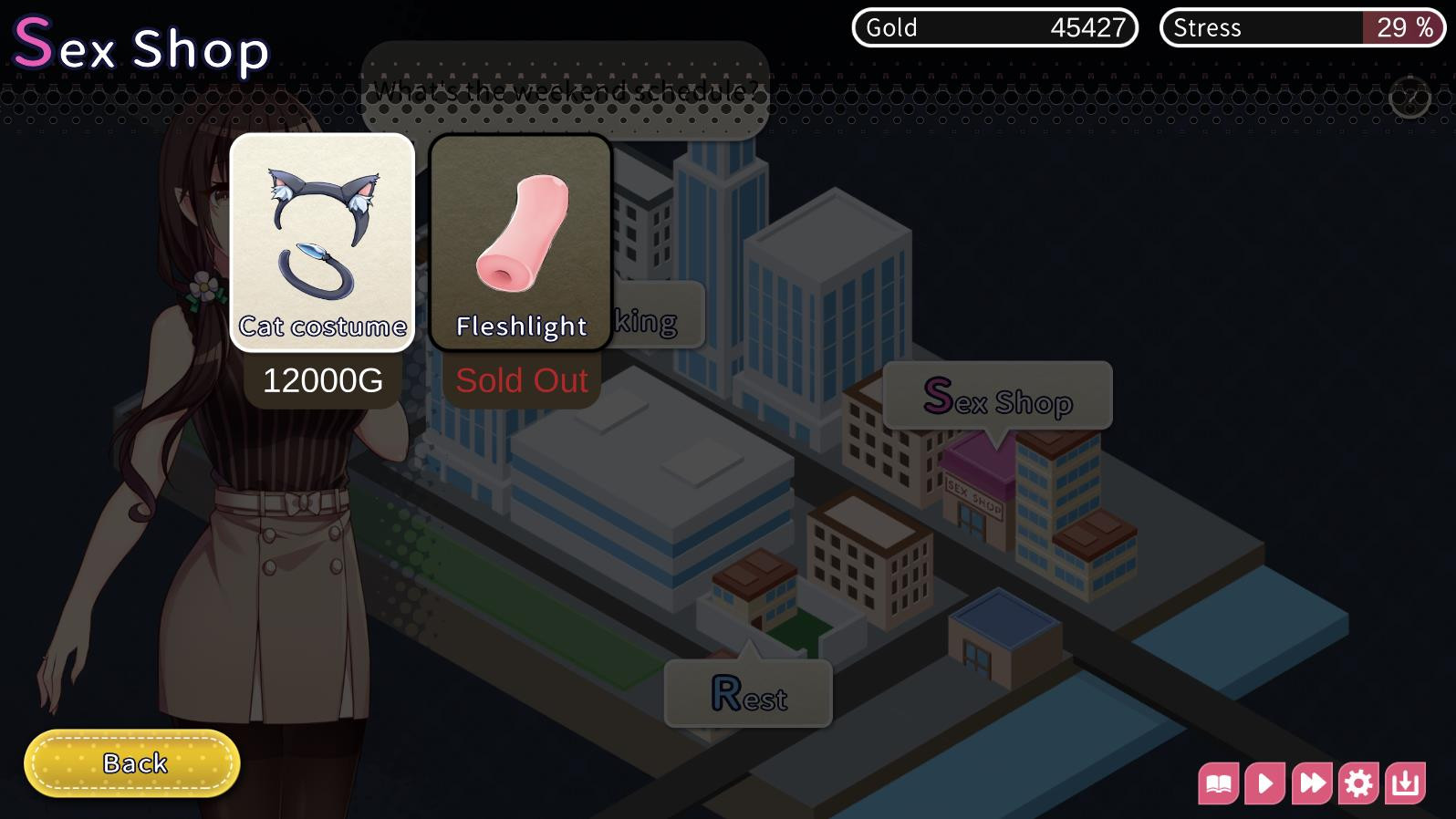
Task: Click the Gold counter showing 45427
Action: click(x=994, y=27)
